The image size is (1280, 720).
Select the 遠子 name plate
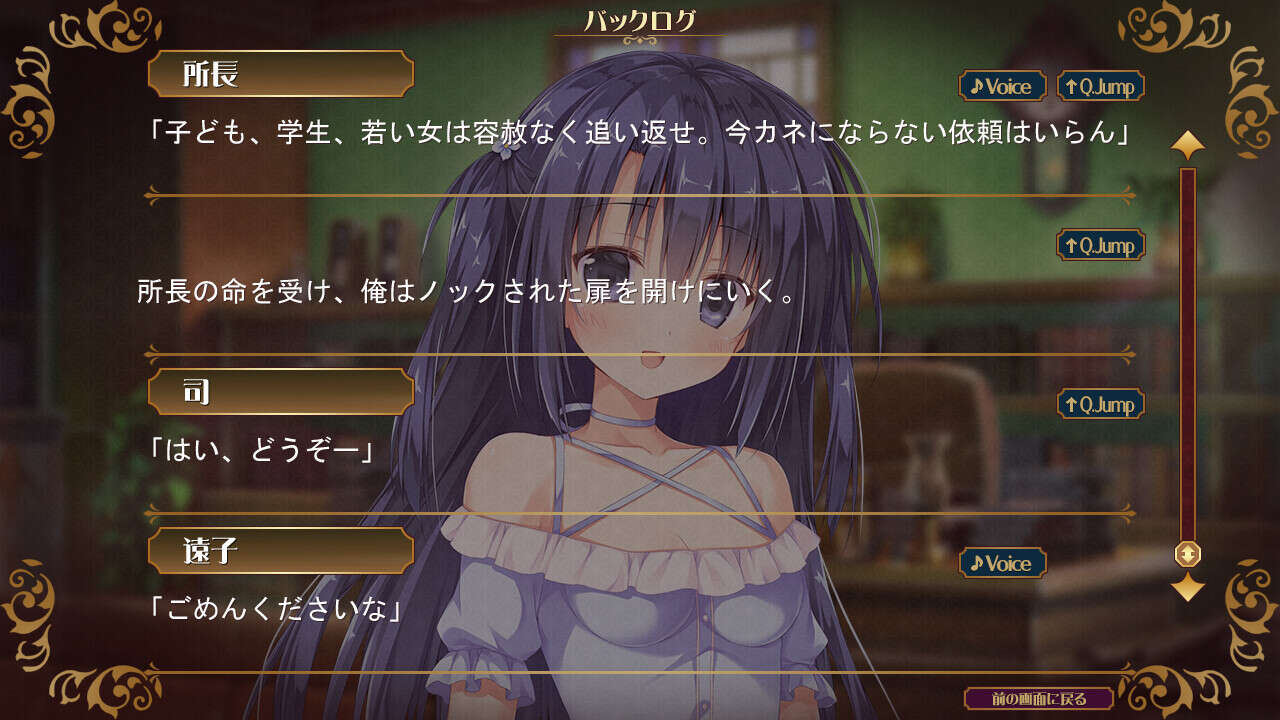tap(283, 550)
